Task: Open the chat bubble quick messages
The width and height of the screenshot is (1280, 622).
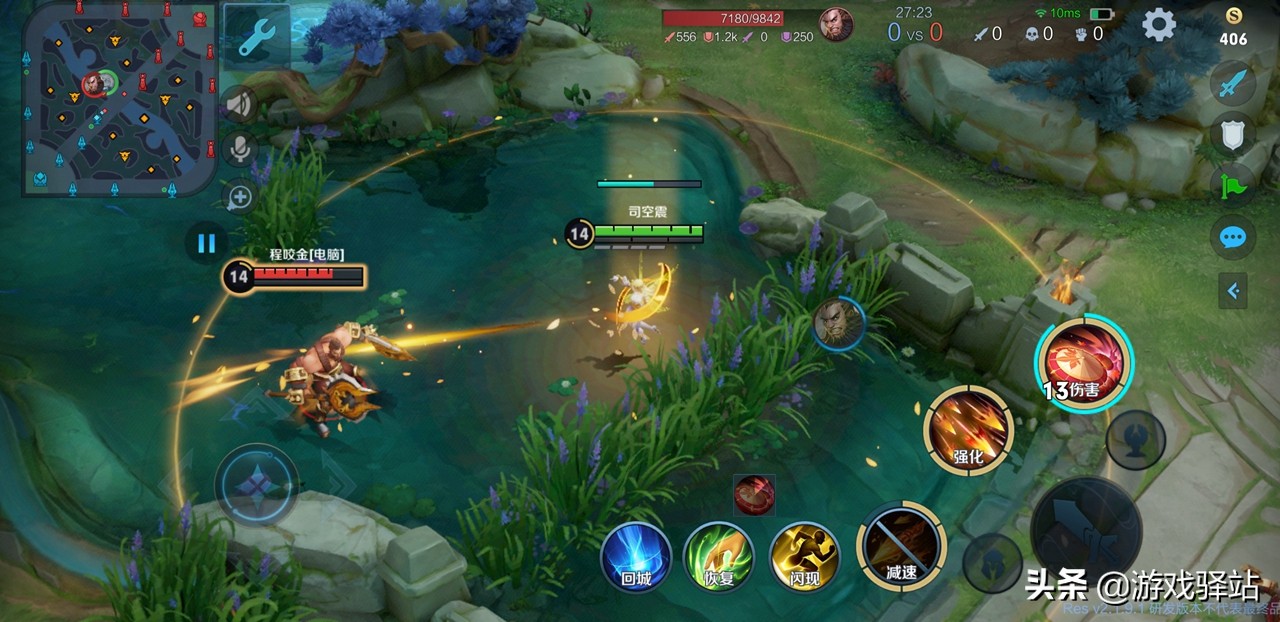Action: (x=1233, y=238)
